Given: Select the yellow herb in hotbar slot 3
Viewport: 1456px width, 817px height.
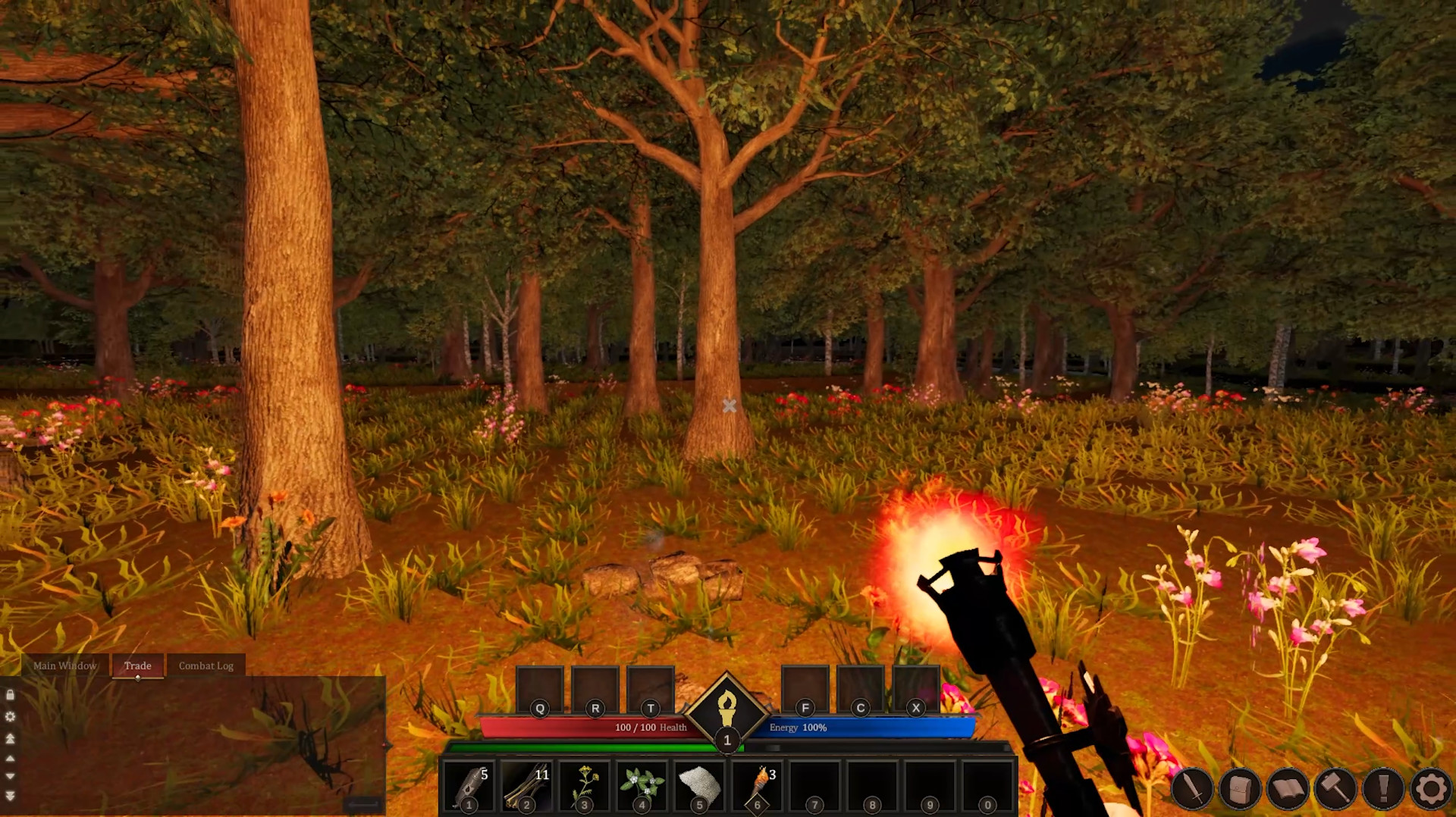Looking at the screenshot, I should [x=584, y=784].
